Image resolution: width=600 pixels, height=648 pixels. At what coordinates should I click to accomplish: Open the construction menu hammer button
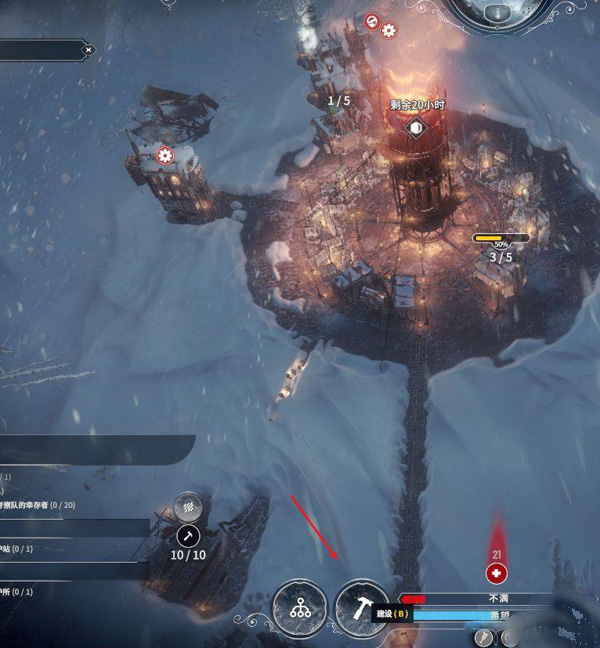click(361, 608)
